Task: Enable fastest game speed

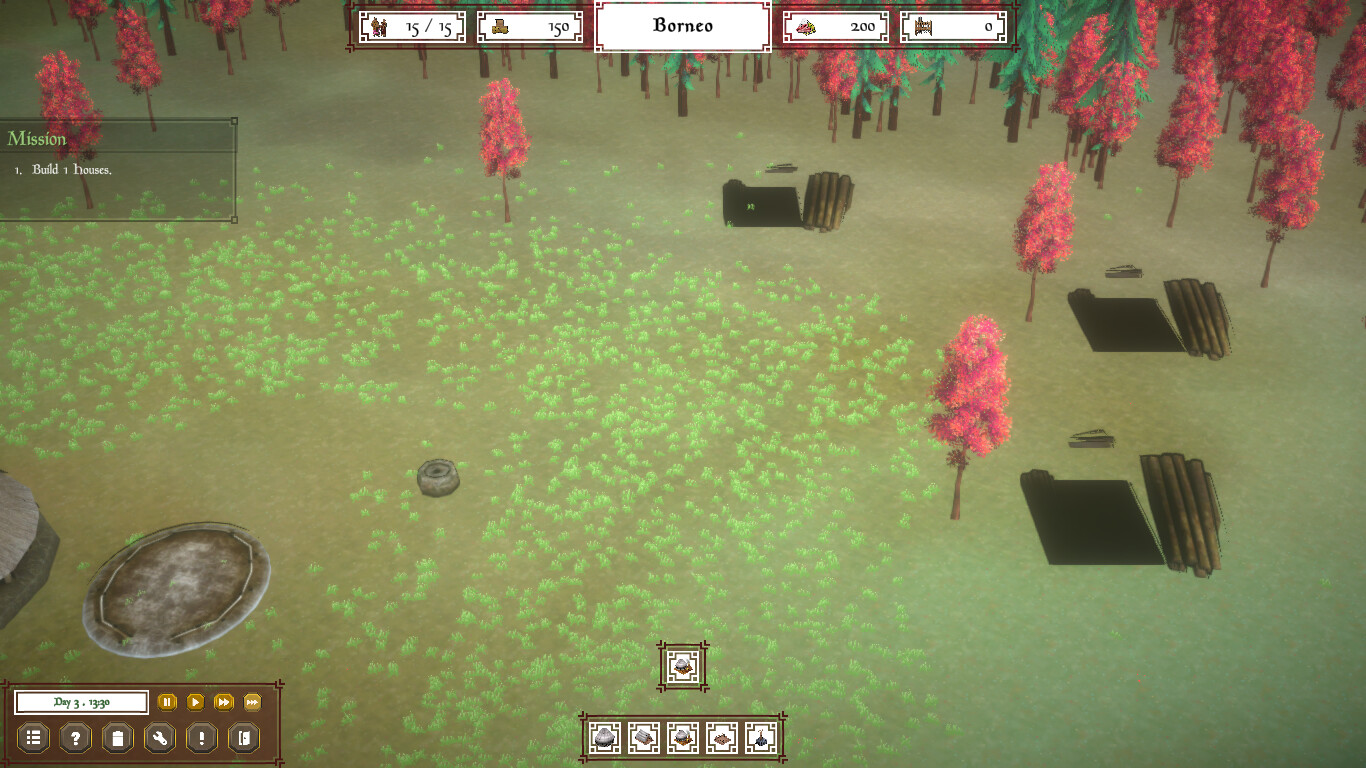Action: tap(250, 702)
